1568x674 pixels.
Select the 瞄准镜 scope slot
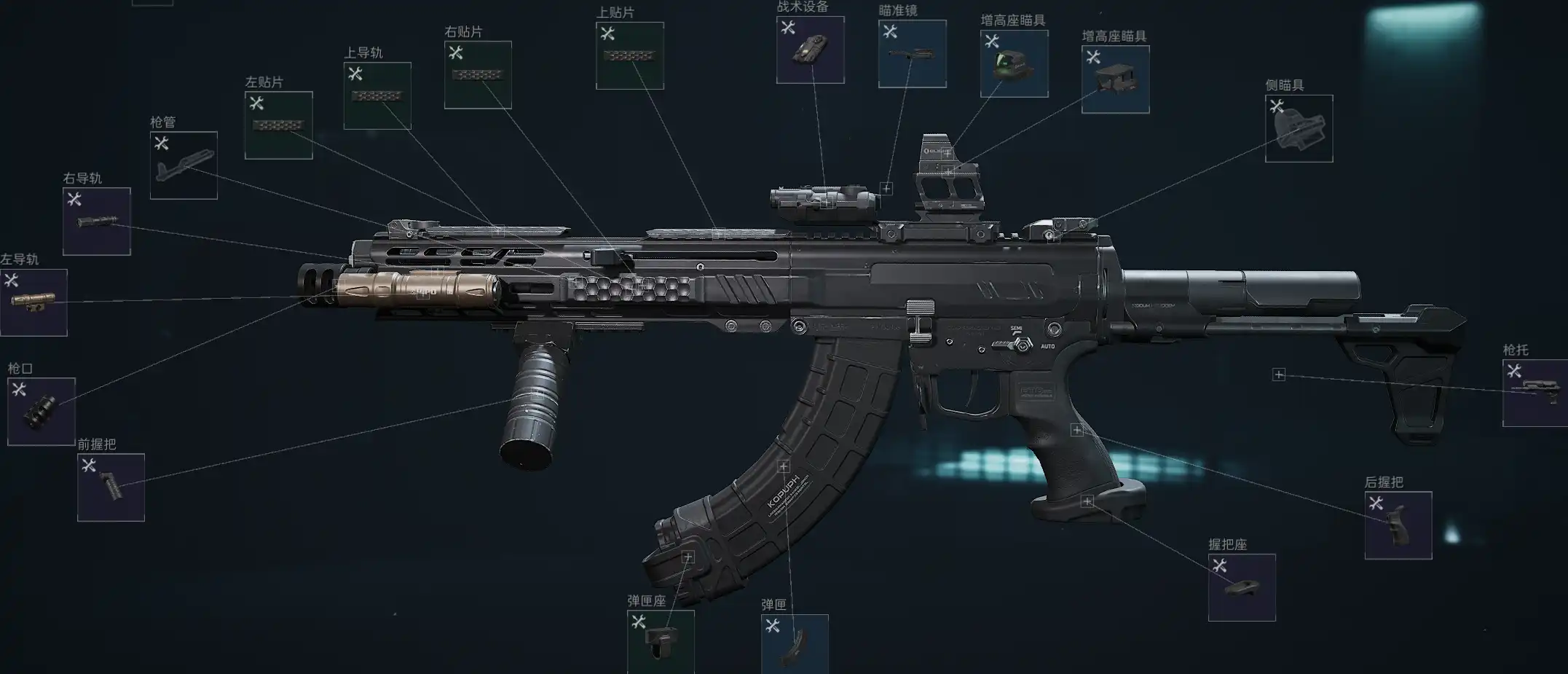(913, 54)
